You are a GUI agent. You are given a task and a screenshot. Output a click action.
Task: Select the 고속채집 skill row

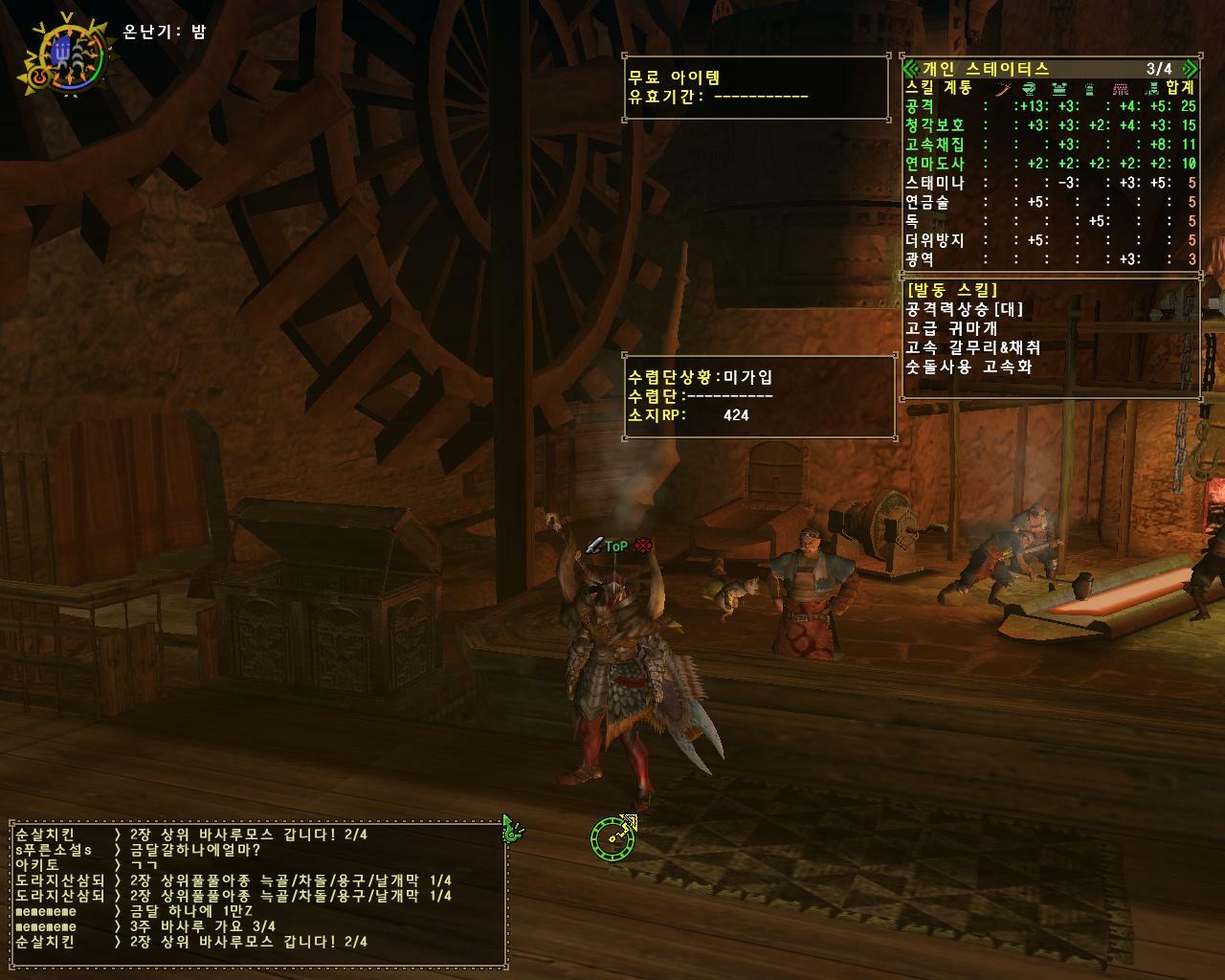1050,145
